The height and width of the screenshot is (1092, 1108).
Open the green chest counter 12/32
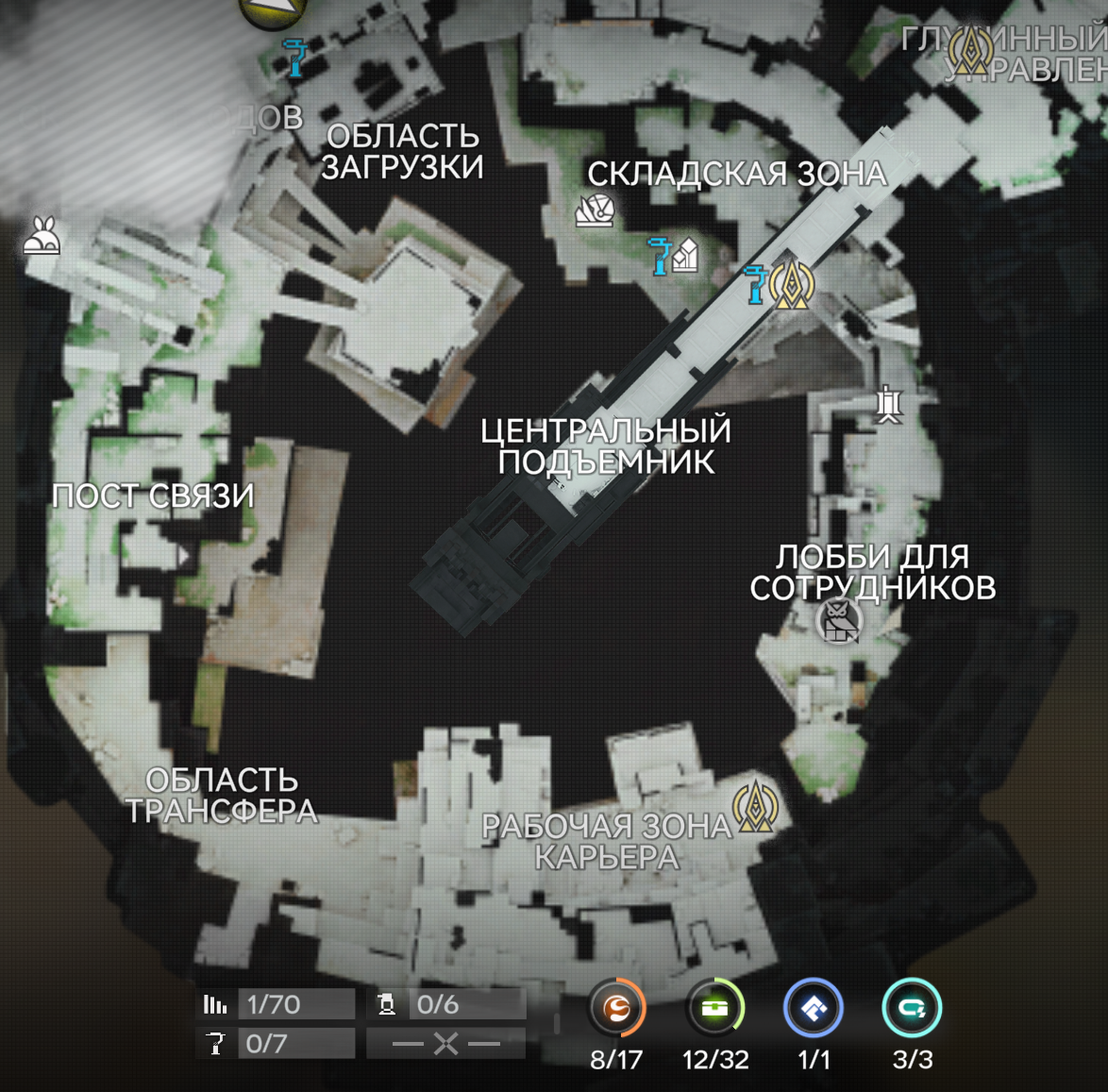pyautogui.click(x=715, y=1009)
